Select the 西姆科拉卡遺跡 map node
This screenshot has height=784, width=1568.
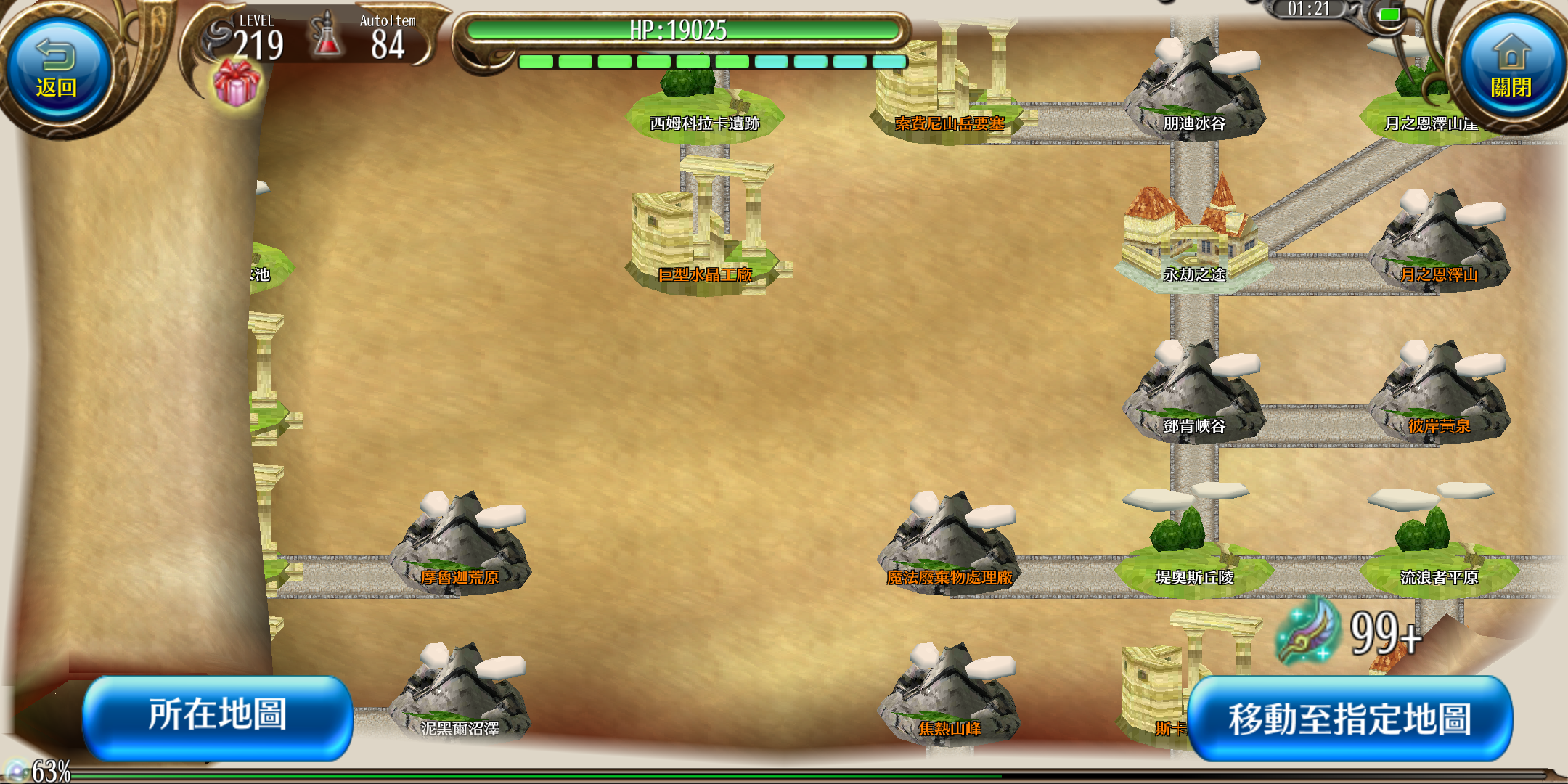pos(704,109)
